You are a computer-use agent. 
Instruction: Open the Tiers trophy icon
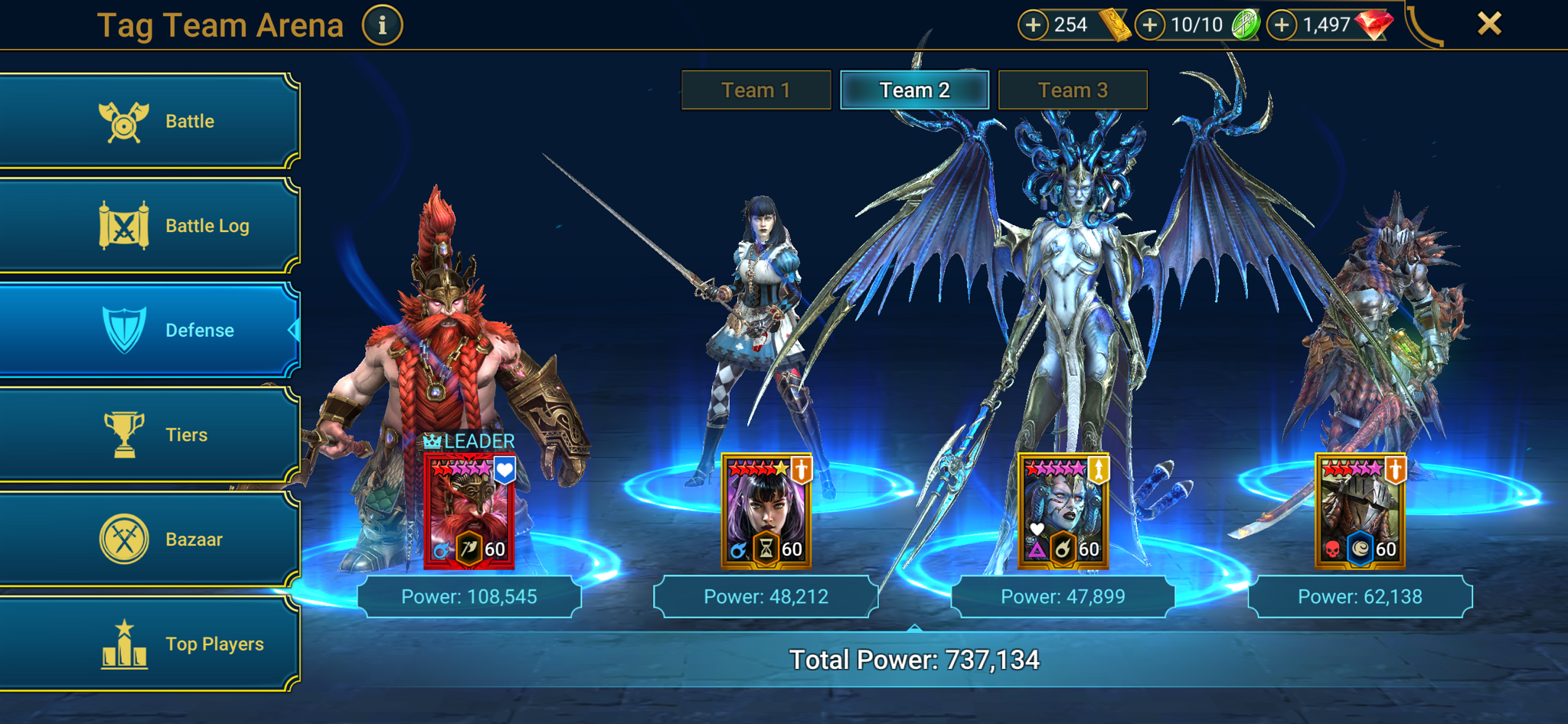(x=125, y=434)
